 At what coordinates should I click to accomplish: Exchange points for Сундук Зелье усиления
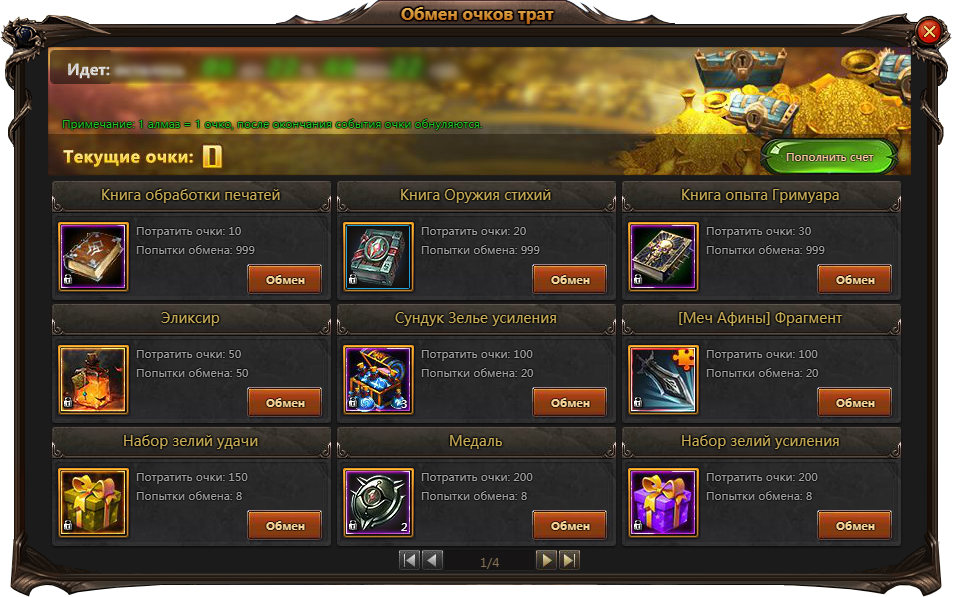(569, 403)
